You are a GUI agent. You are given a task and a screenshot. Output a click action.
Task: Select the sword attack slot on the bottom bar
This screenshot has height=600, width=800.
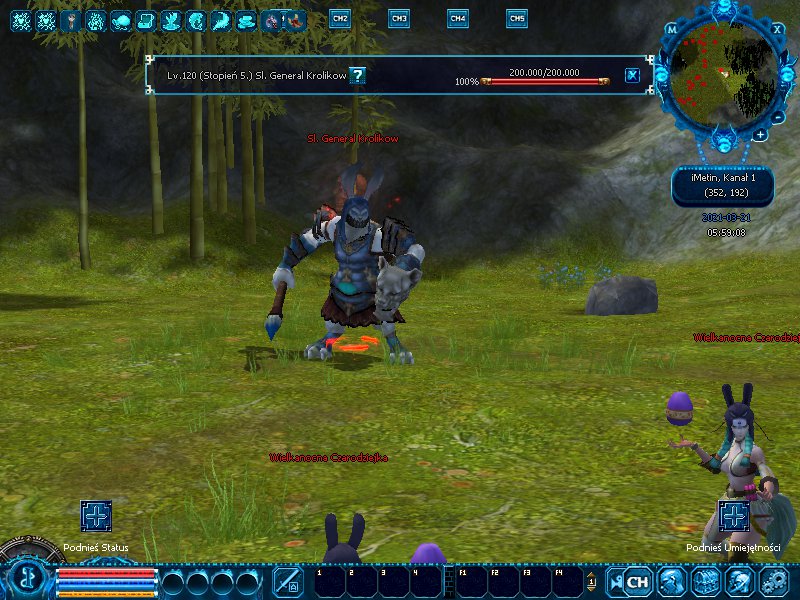click(288, 580)
